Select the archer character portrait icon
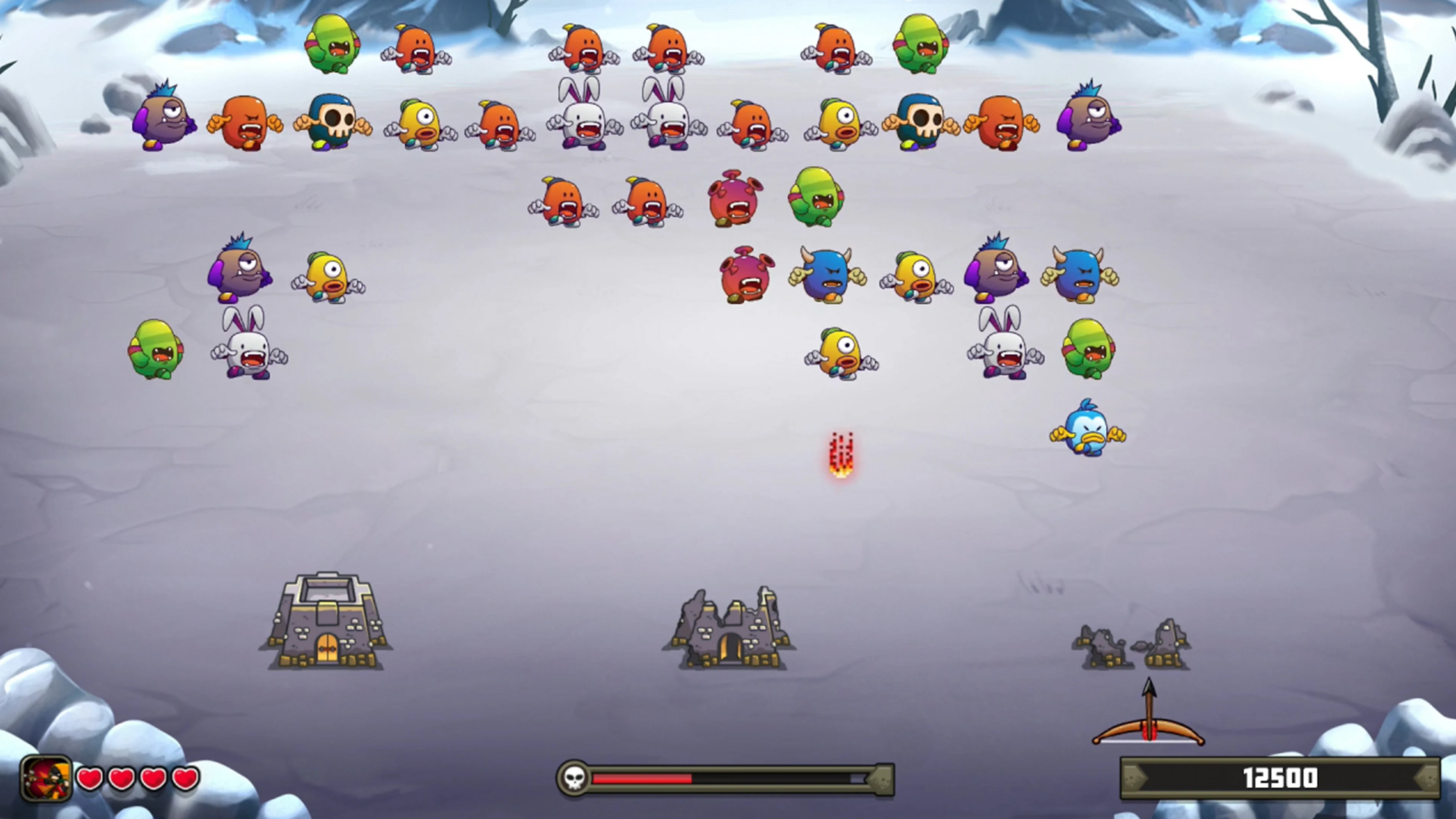Screen dimensions: 1456x819 (x=47, y=778)
